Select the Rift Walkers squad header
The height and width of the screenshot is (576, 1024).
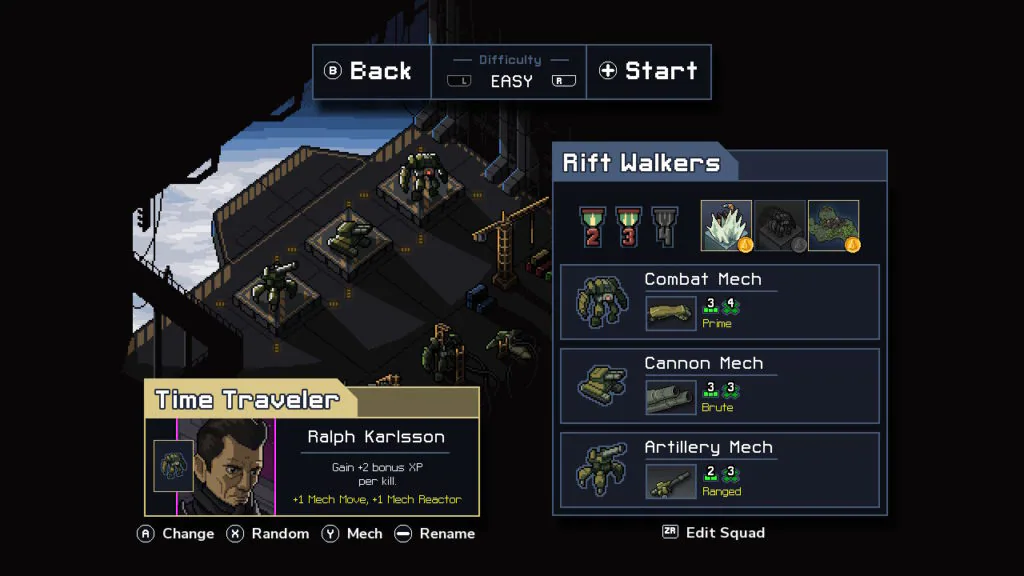[x=642, y=164]
